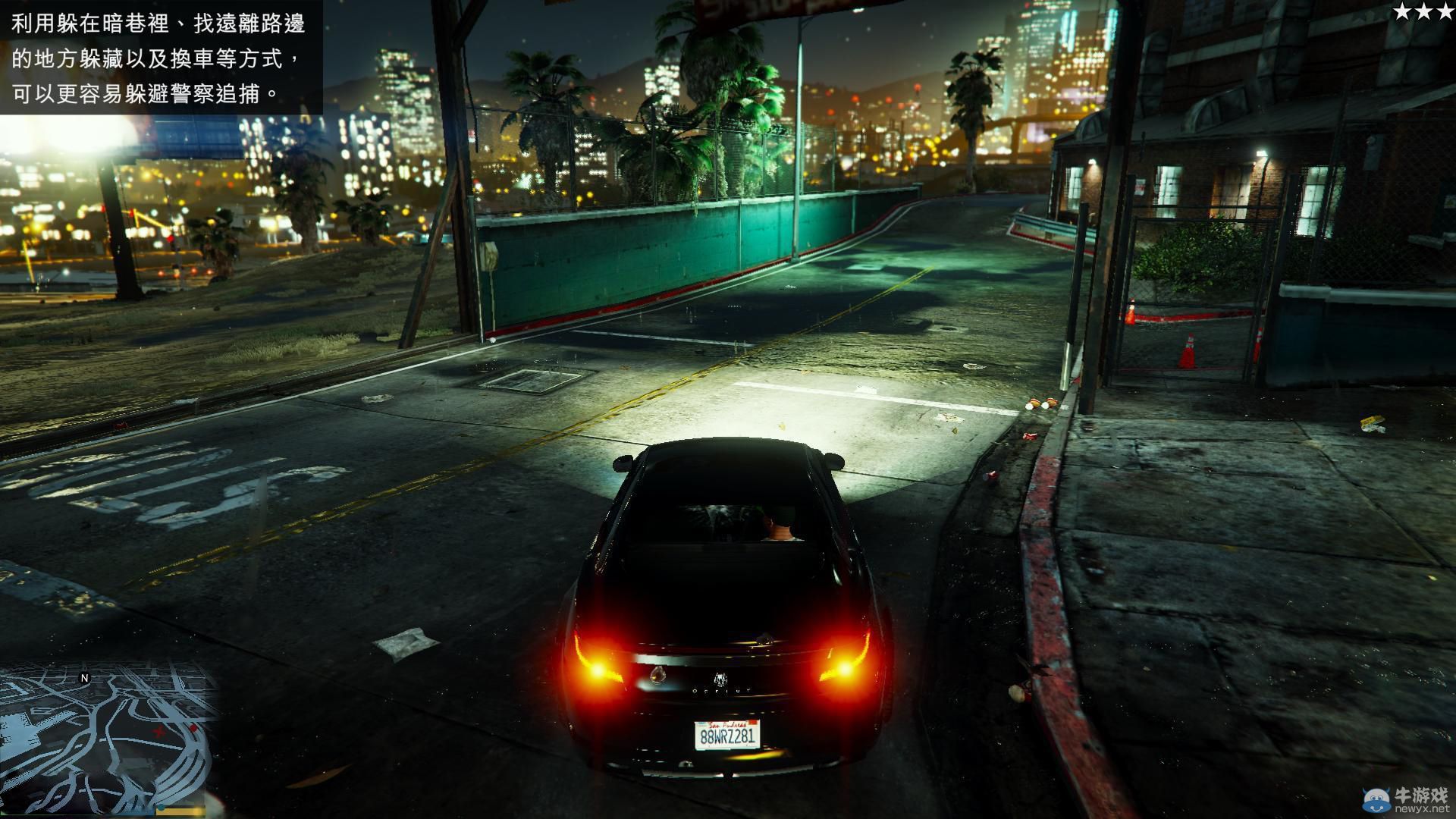
Task: Select the third wanted level star
Action: tap(1445, 11)
